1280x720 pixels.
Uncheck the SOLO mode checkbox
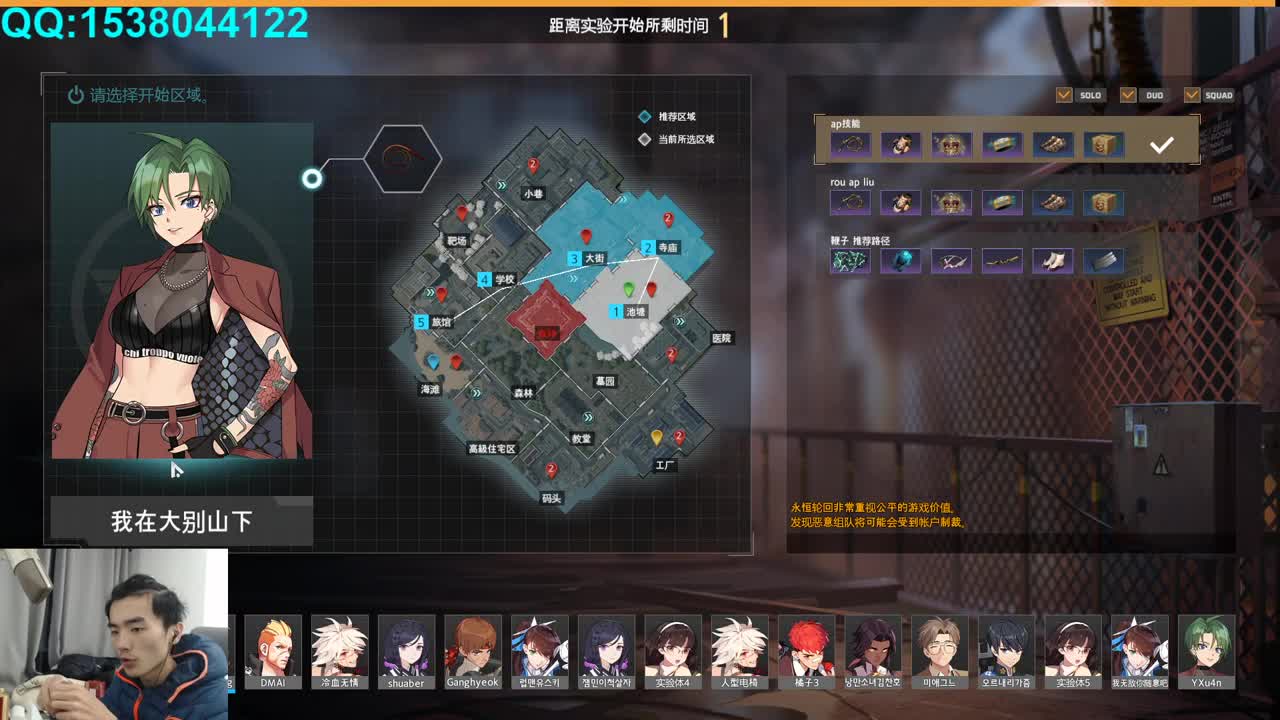pyautogui.click(x=1062, y=95)
